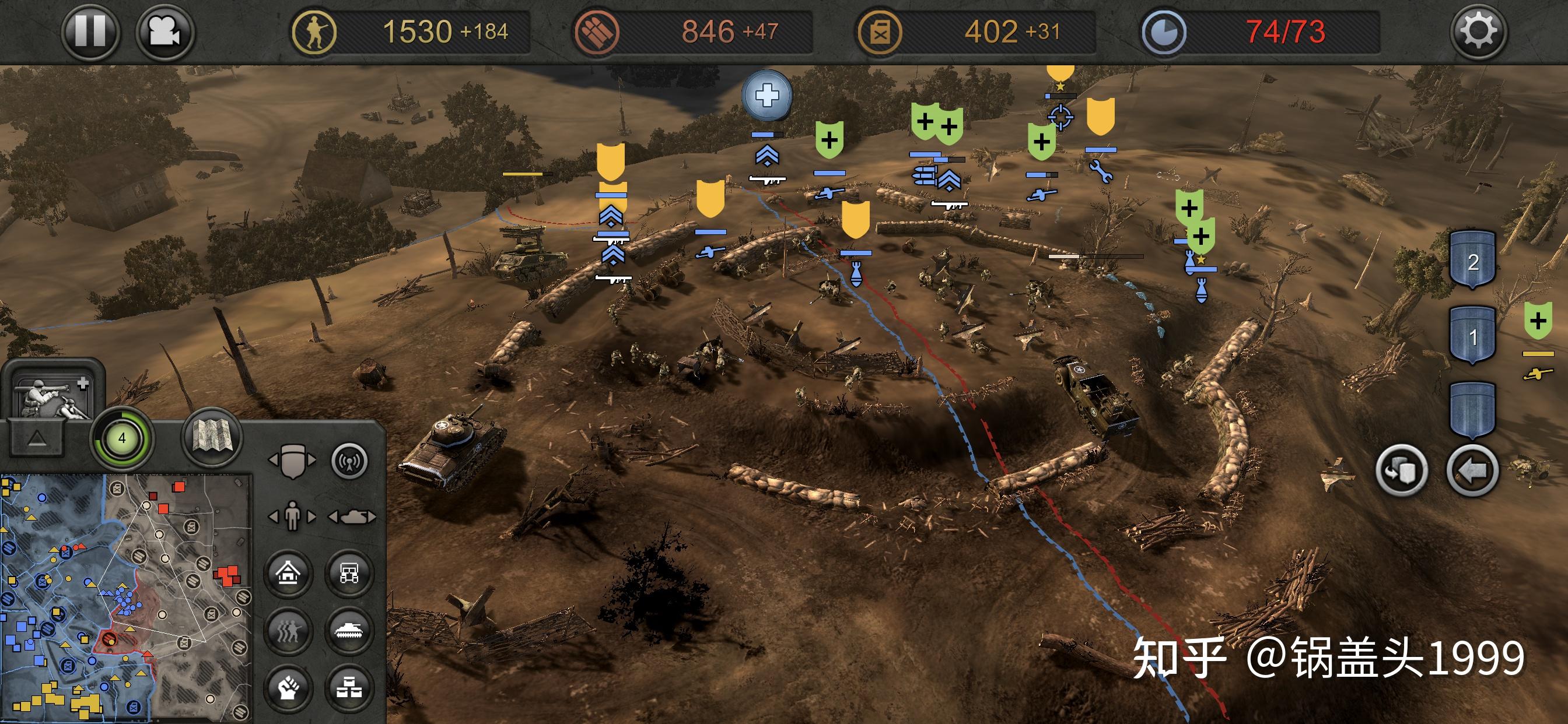Open the raised fist abilities button

tap(289, 688)
